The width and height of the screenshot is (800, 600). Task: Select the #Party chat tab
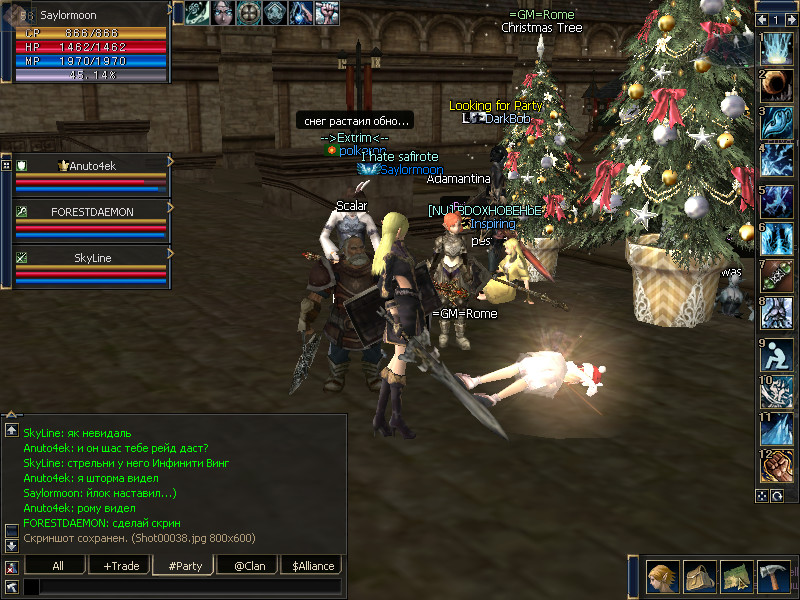click(185, 566)
